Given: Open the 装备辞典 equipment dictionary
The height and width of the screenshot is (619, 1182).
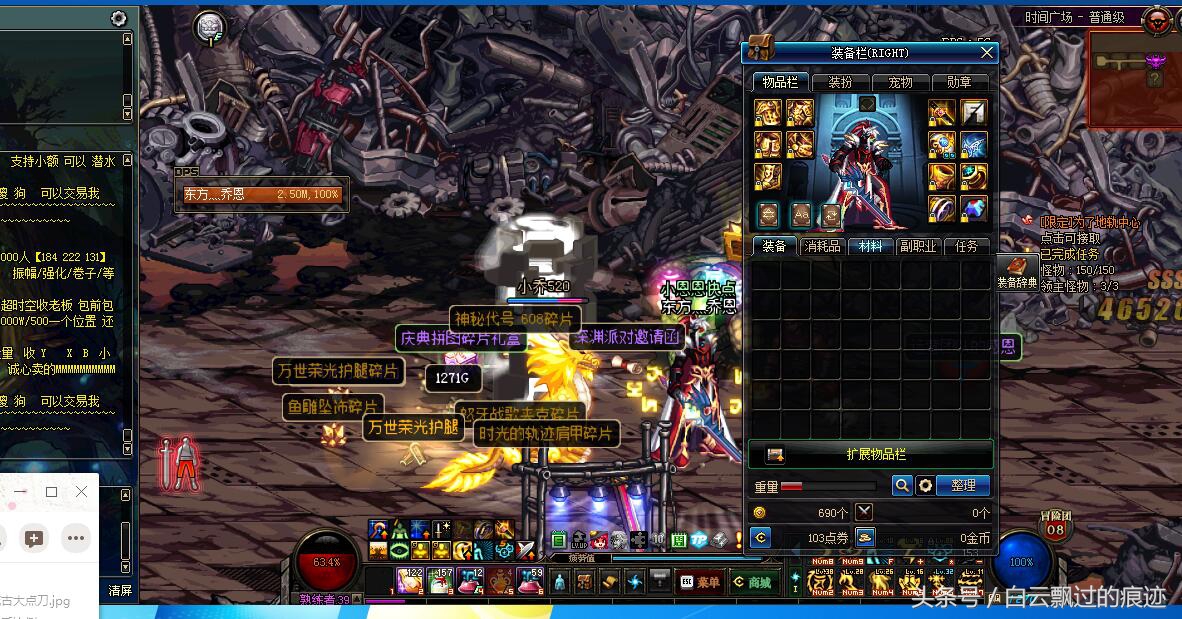Looking at the screenshot, I should (1018, 271).
